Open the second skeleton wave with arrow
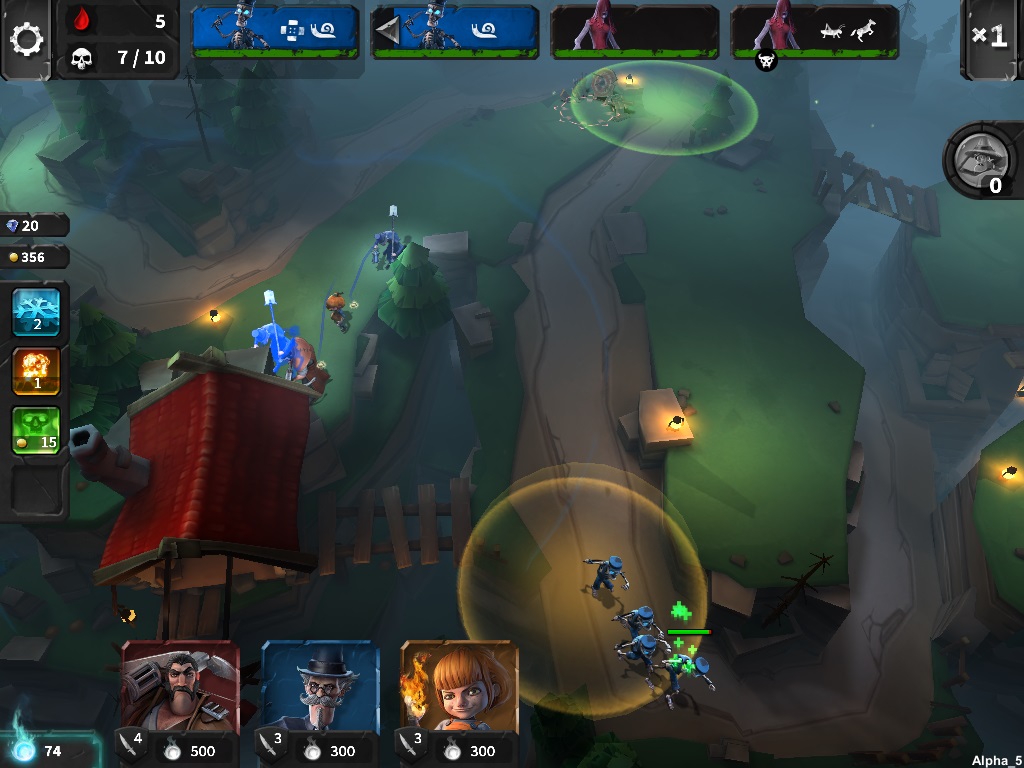Image resolution: width=1024 pixels, height=768 pixels. [455, 31]
